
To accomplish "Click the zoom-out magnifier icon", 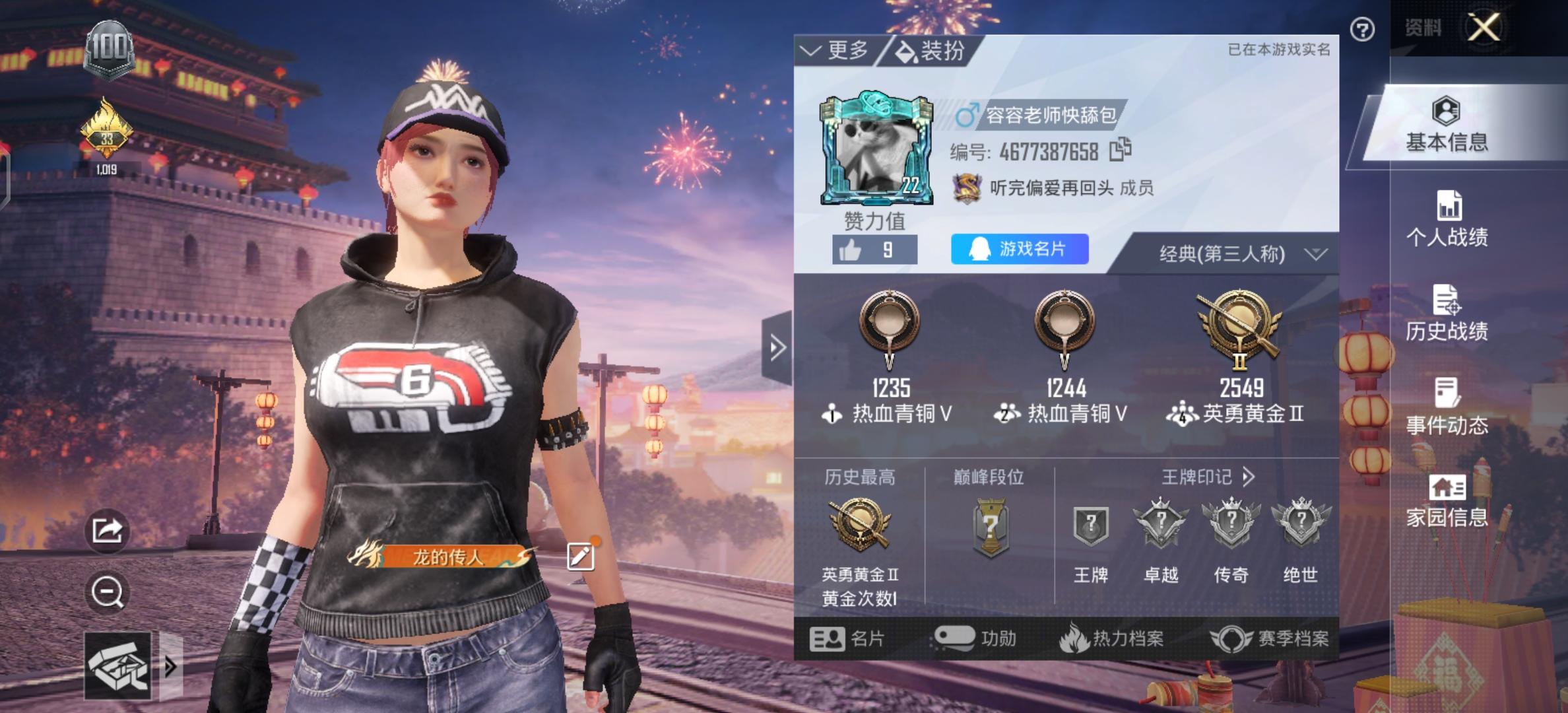I will pos(109,593).
